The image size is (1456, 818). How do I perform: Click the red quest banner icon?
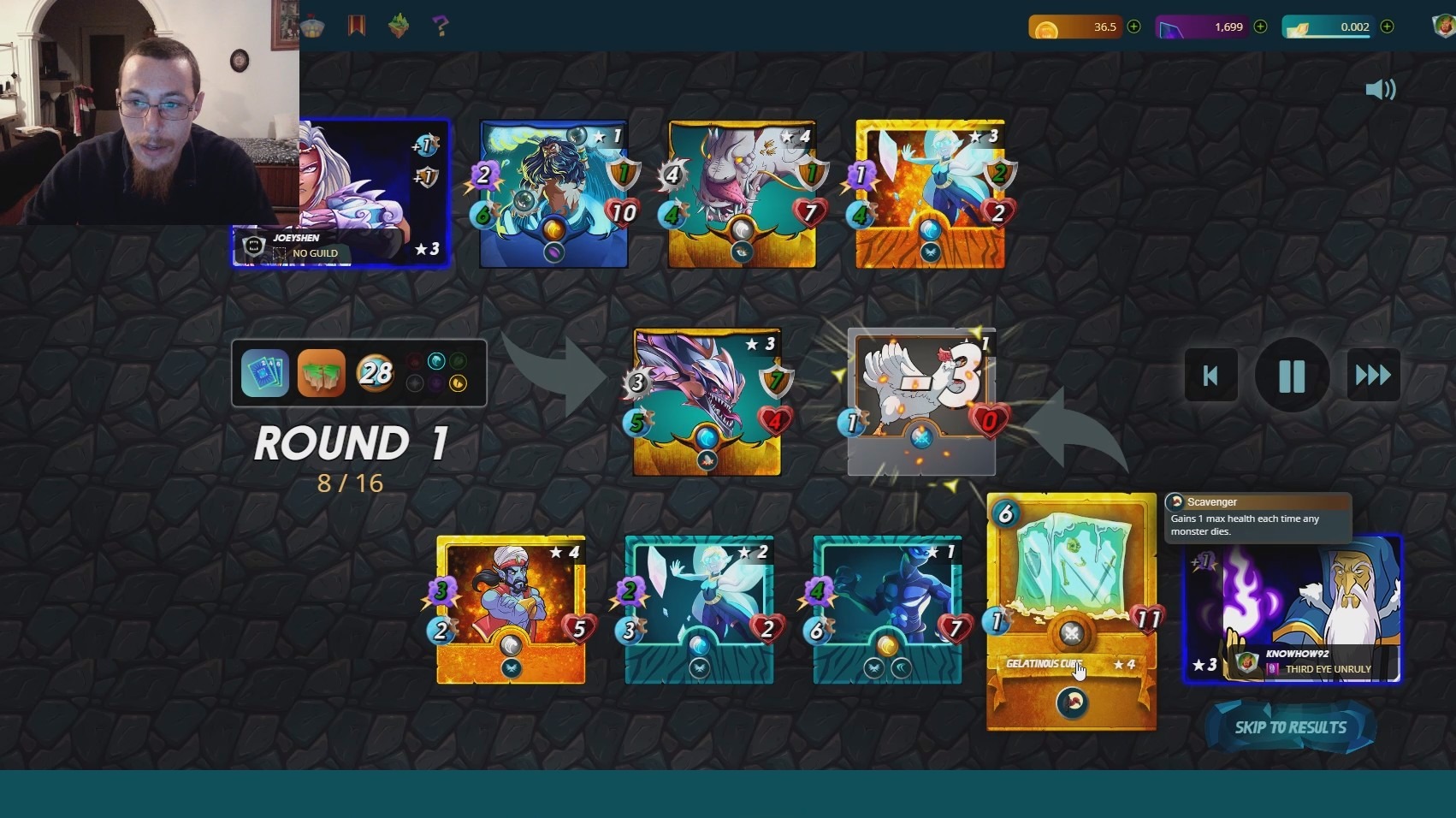(355, 26)
